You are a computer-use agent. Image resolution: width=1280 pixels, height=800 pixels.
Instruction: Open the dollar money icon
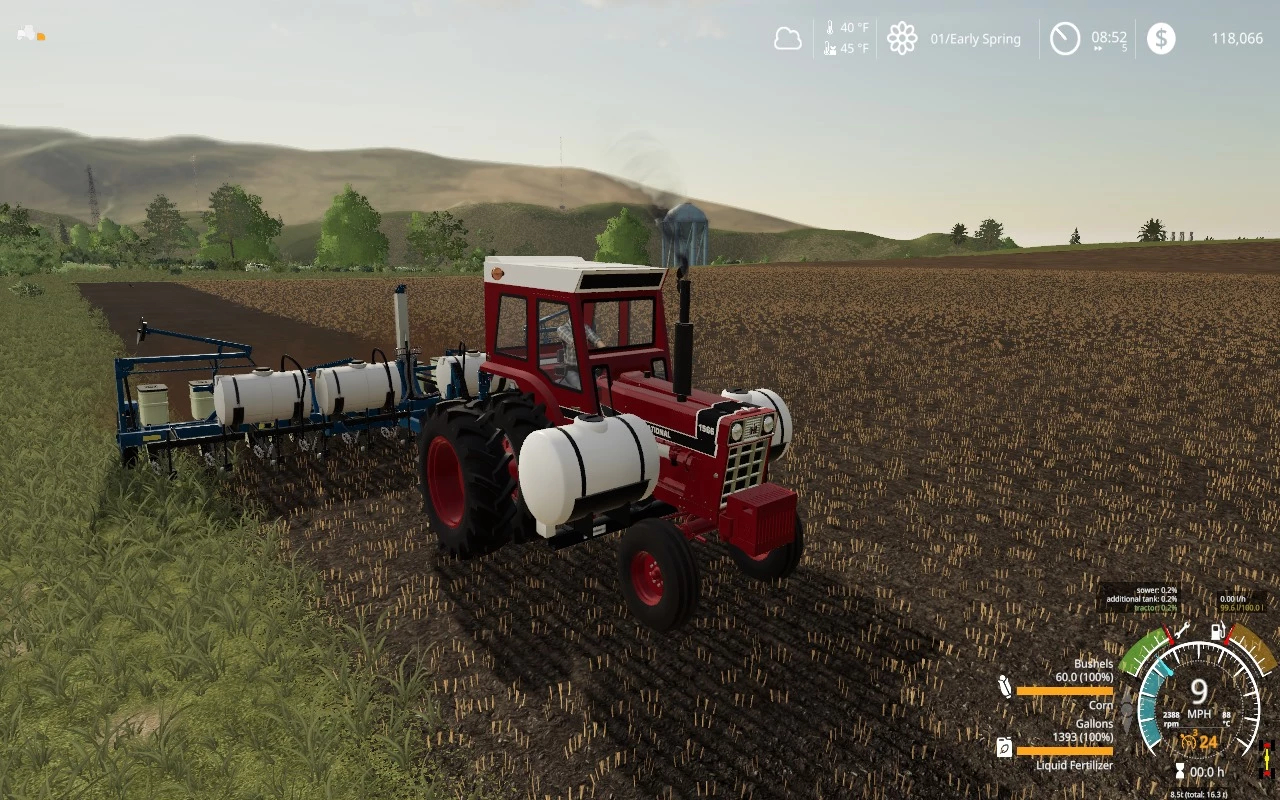(1161, 39)
